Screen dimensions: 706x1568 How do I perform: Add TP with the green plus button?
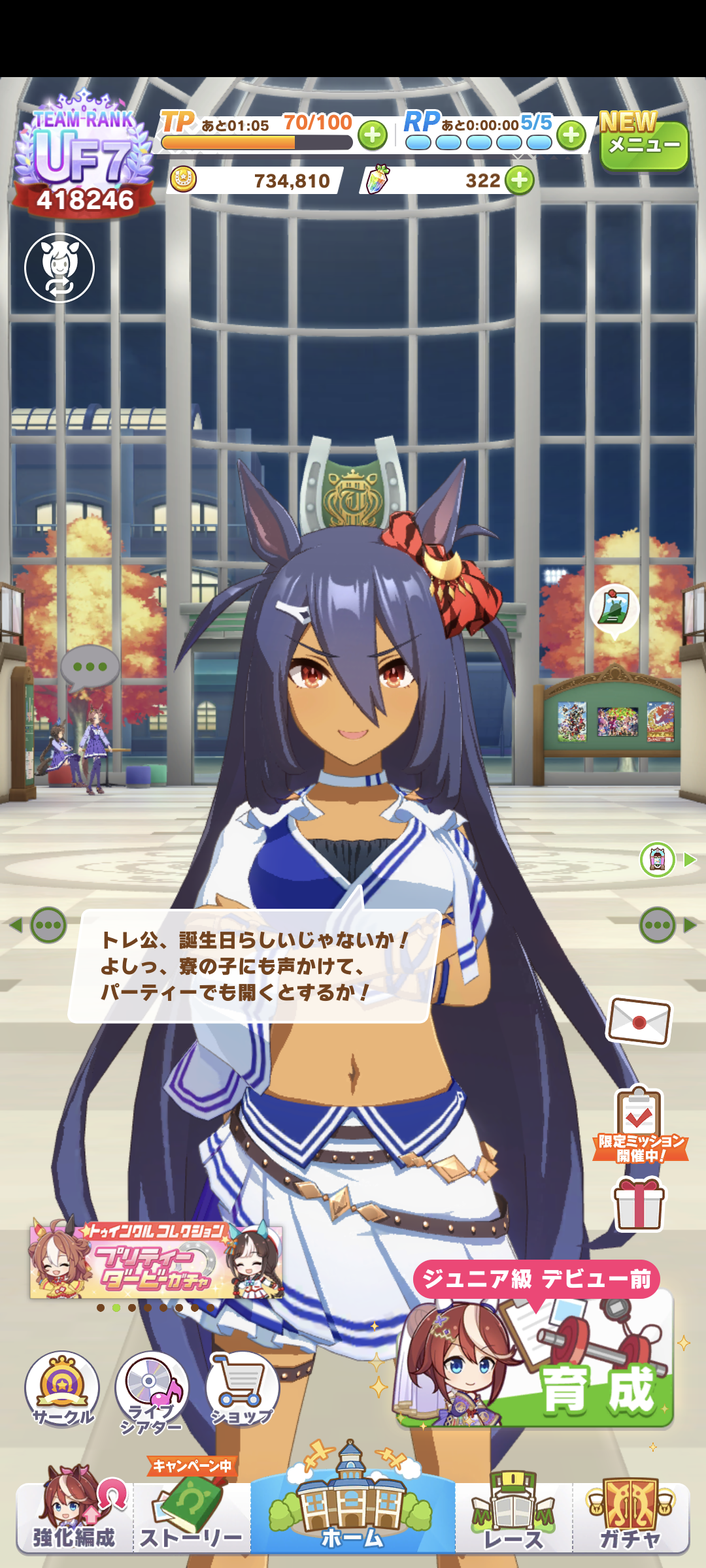pyautogui.click(x=373, y=135)
